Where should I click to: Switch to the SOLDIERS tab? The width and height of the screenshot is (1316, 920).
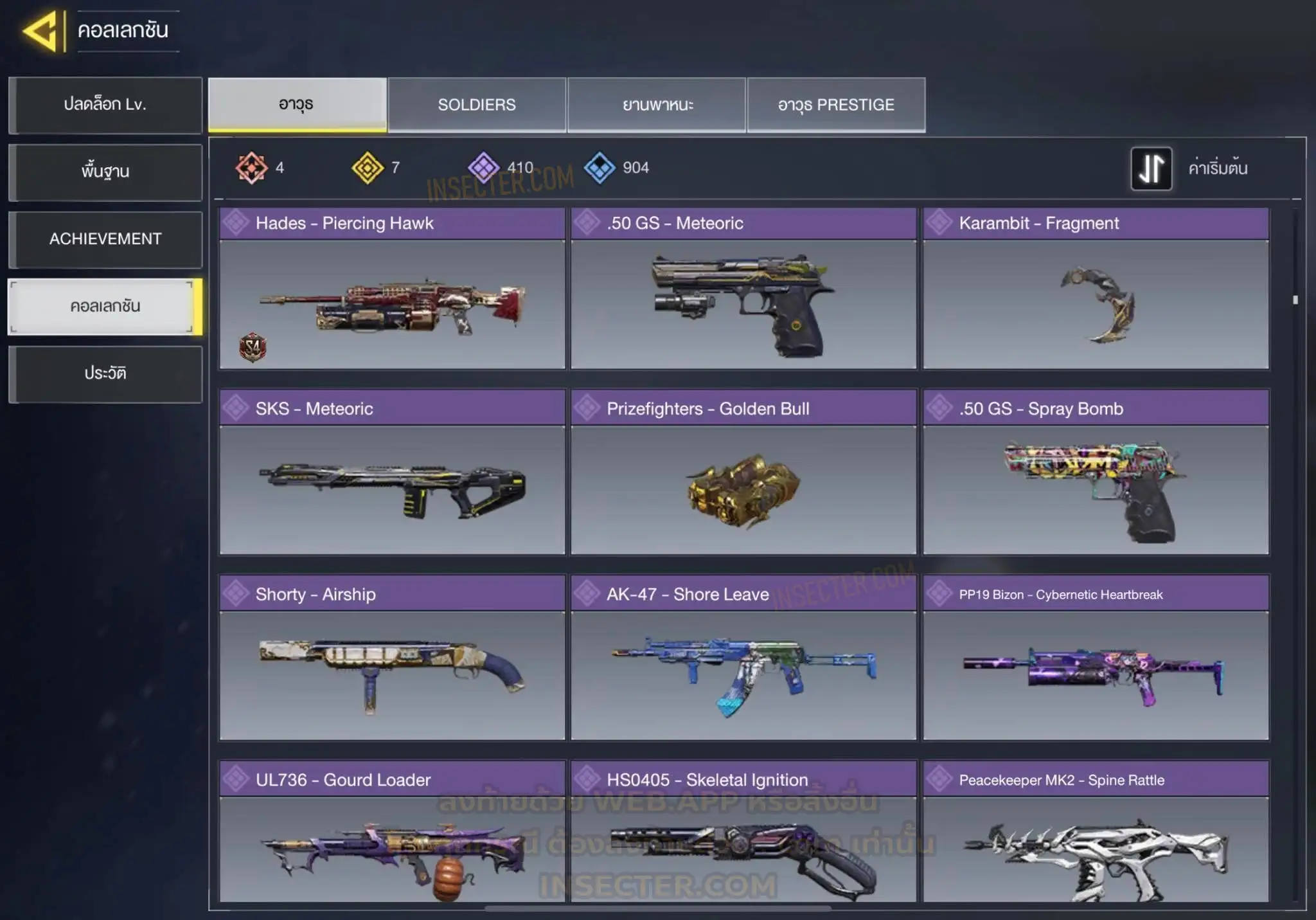pyautogui.click(x=477, y=105)
